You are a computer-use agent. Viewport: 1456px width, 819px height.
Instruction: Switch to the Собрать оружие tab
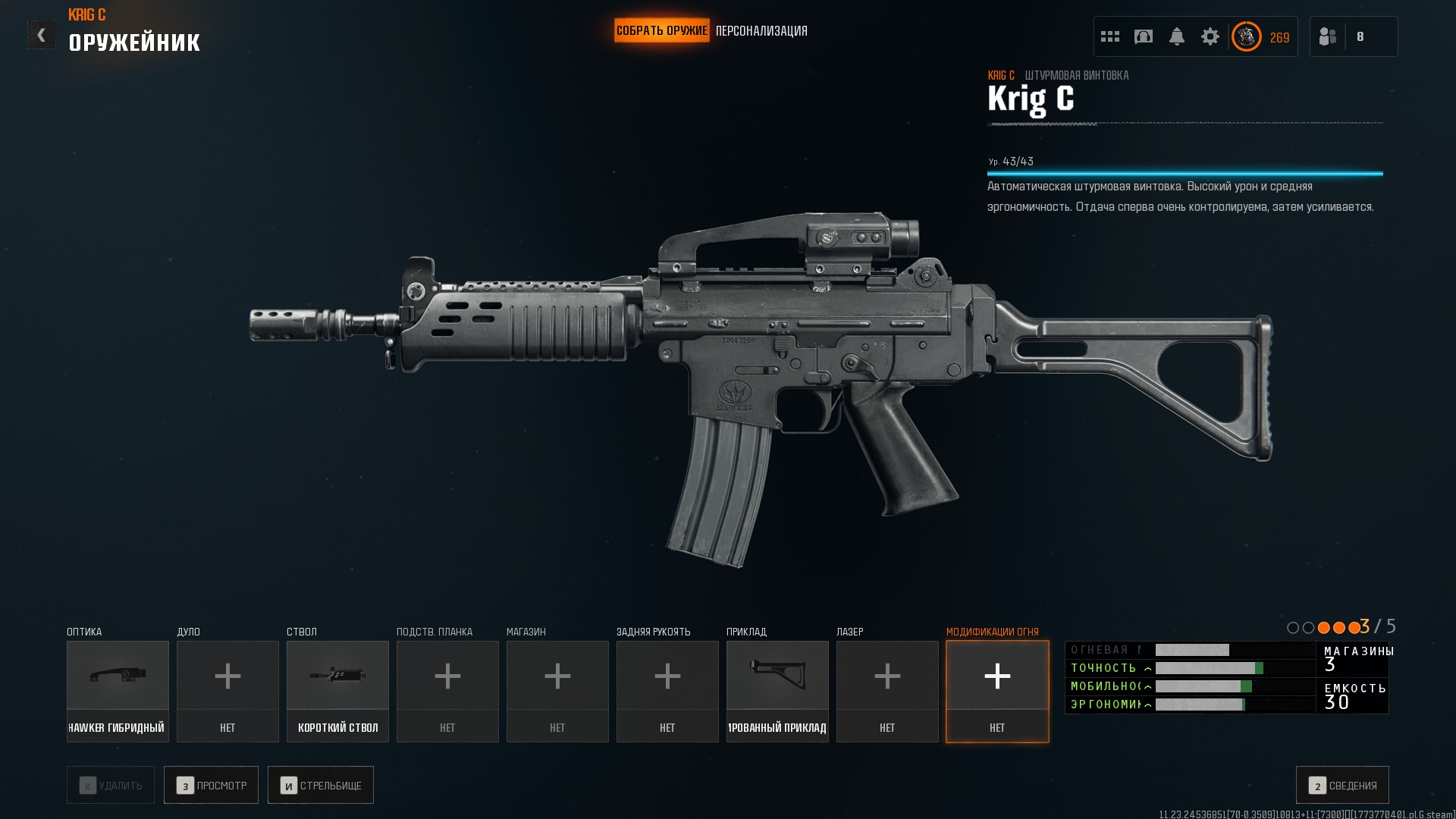point(661,31)
